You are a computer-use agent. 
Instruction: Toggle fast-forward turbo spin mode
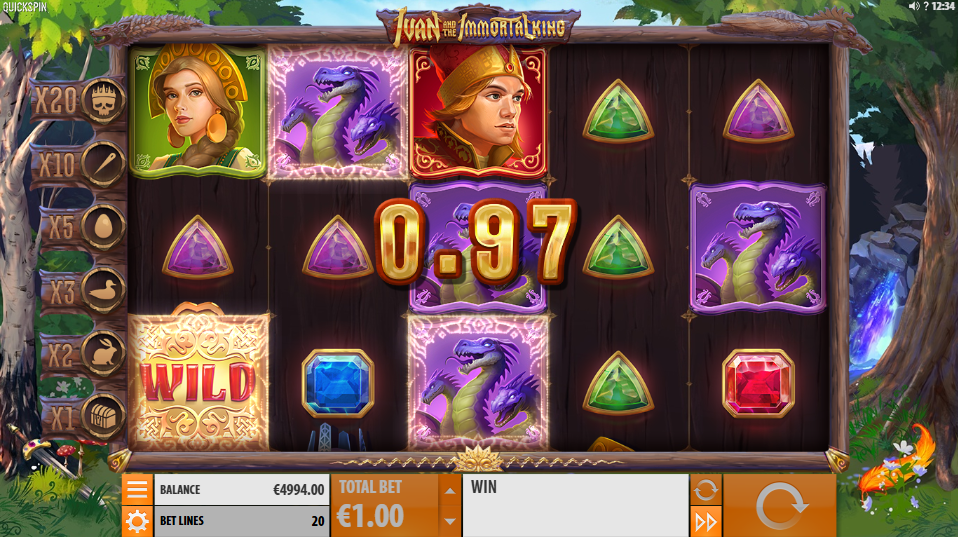(x=705, y=521)
